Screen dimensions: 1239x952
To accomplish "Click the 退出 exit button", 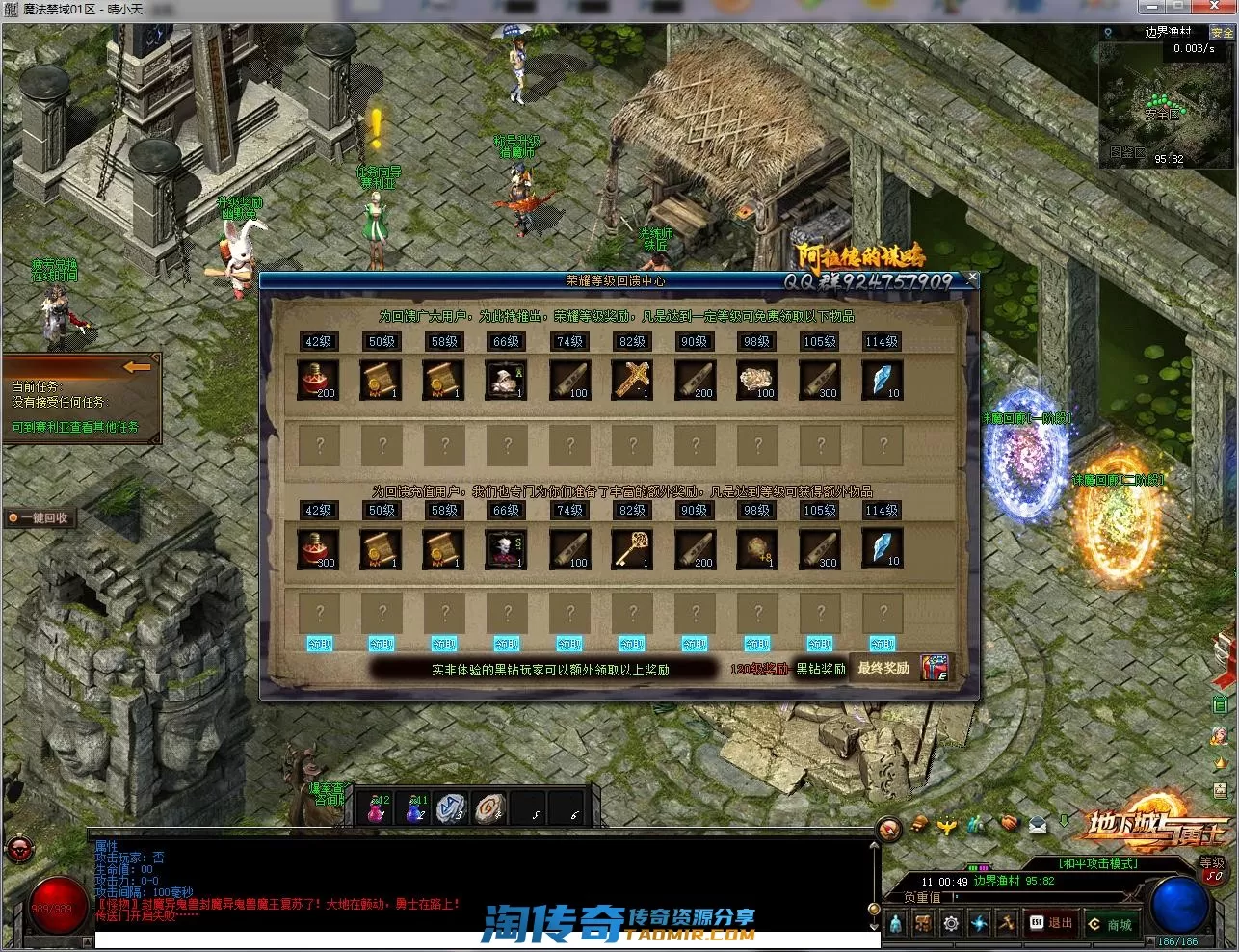I will pos(1051,923).
